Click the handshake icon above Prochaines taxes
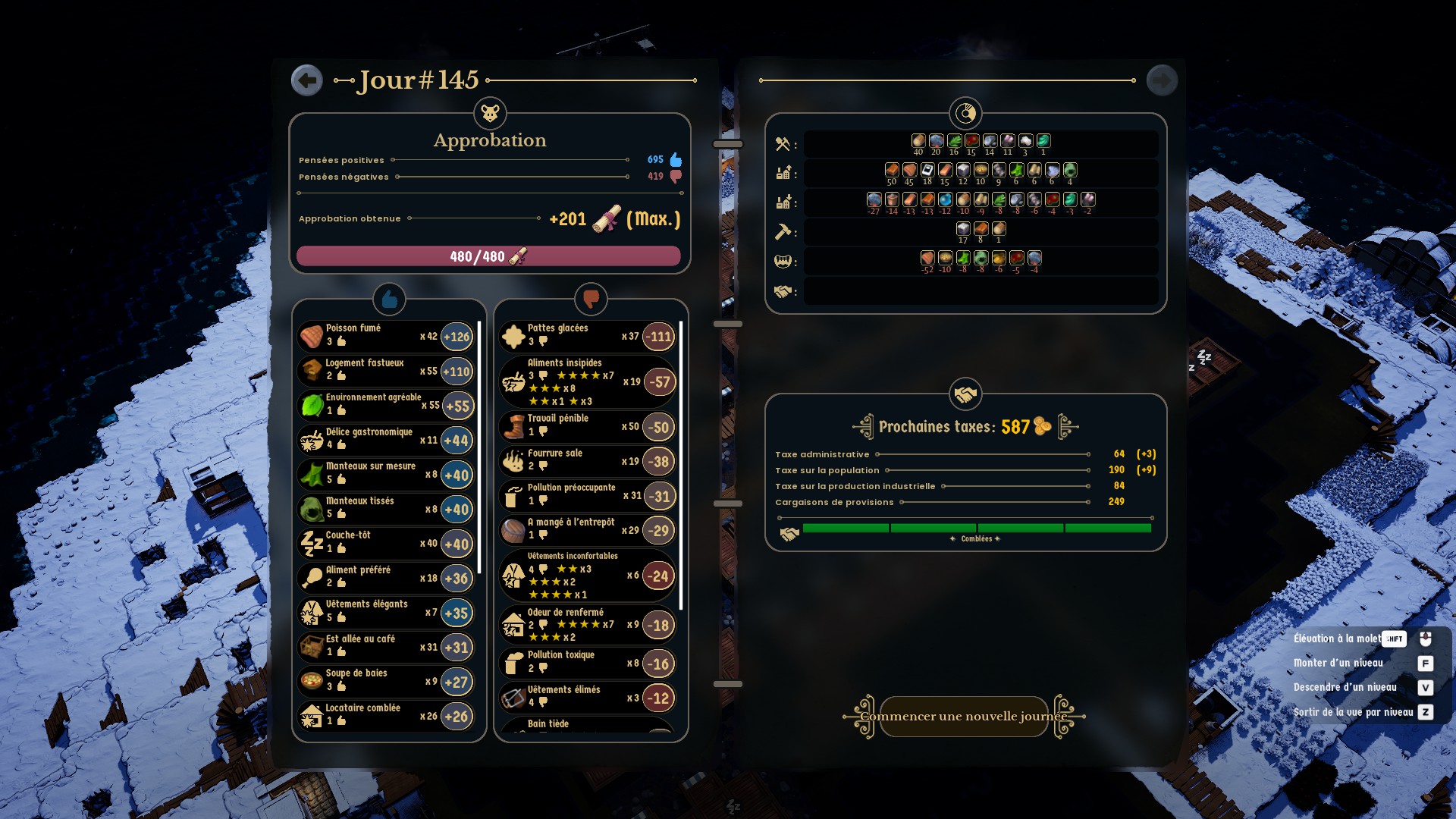 965,394
